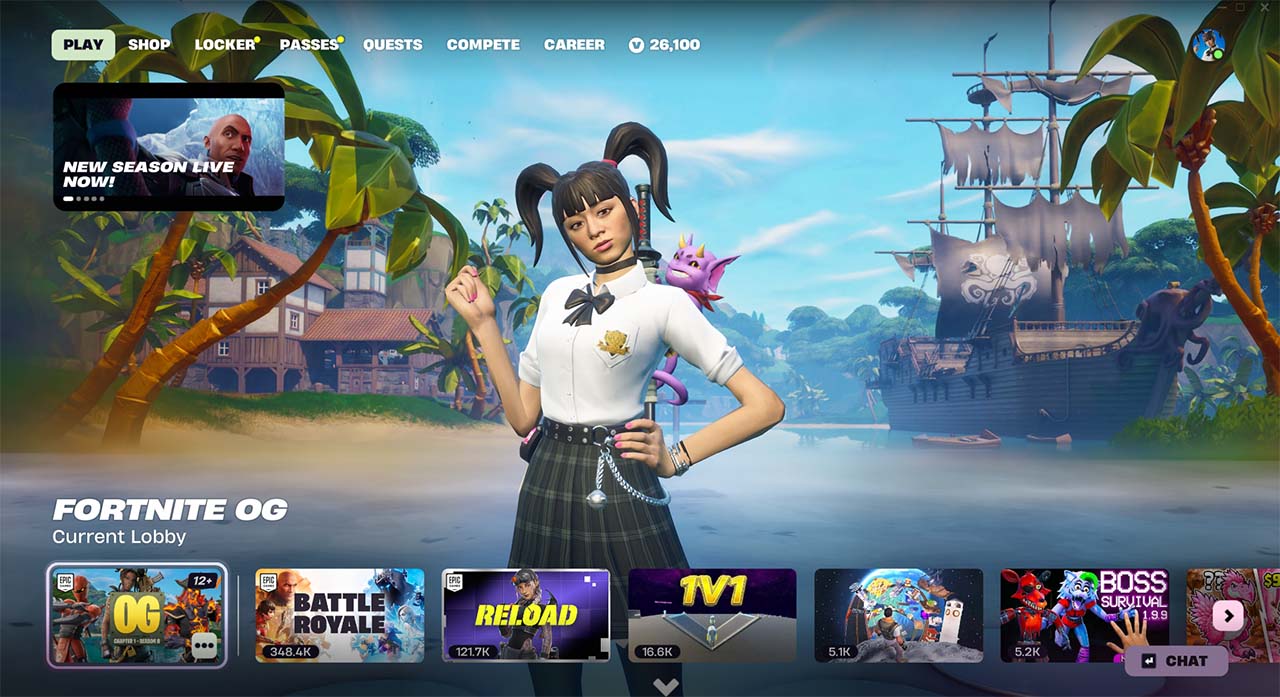Close the game window

(x=1267, y=8)
